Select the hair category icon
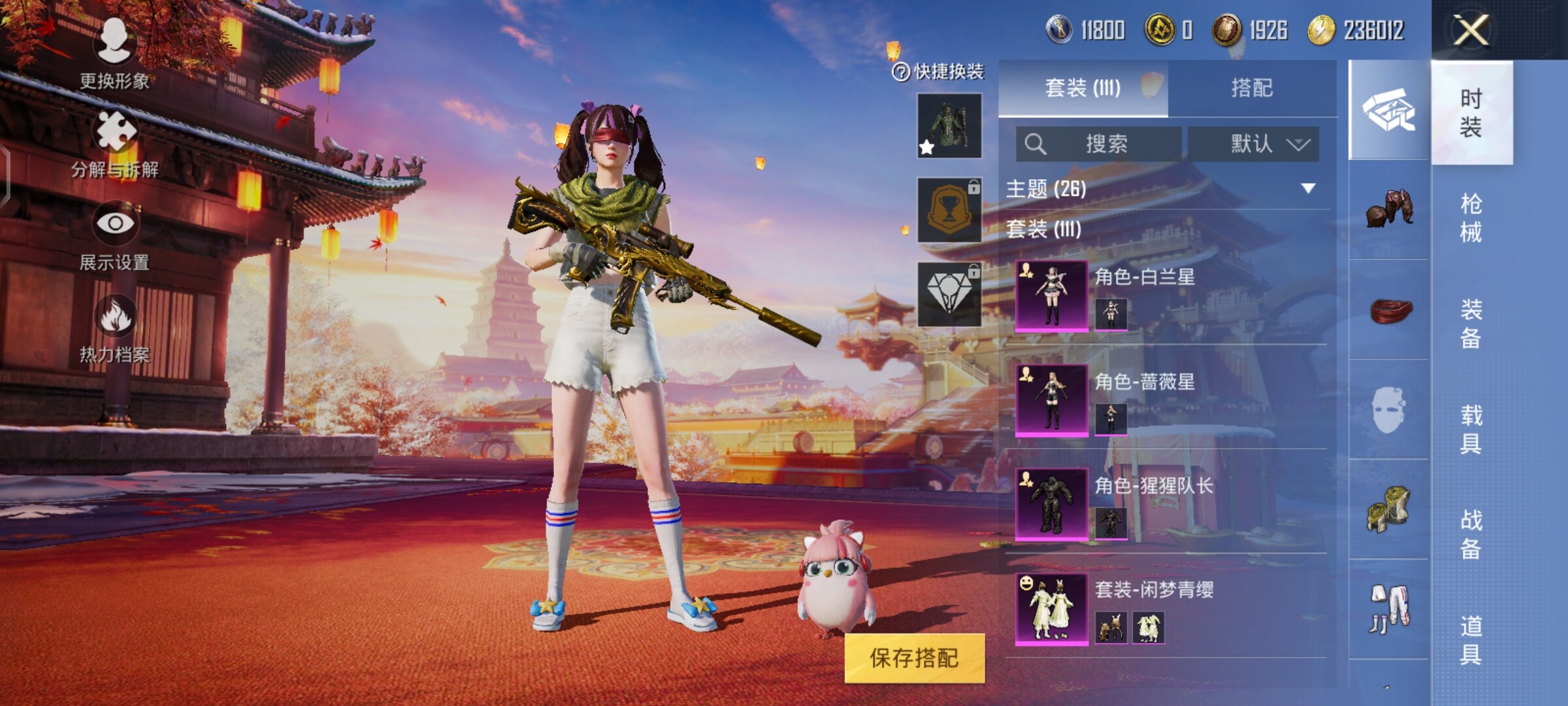This screenshot has width=1568, height=706. tap(1389, 209)
